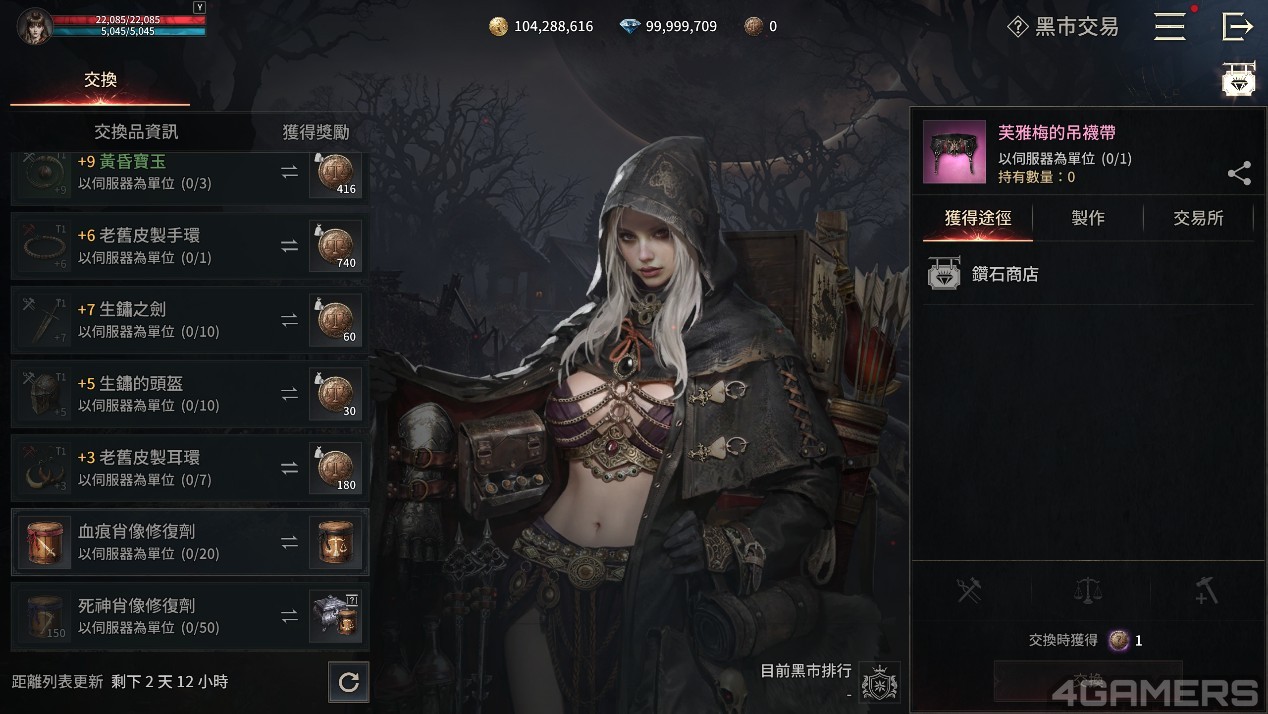
Task: Open the hamburger main menu
Action: [x=1169, y=27]
